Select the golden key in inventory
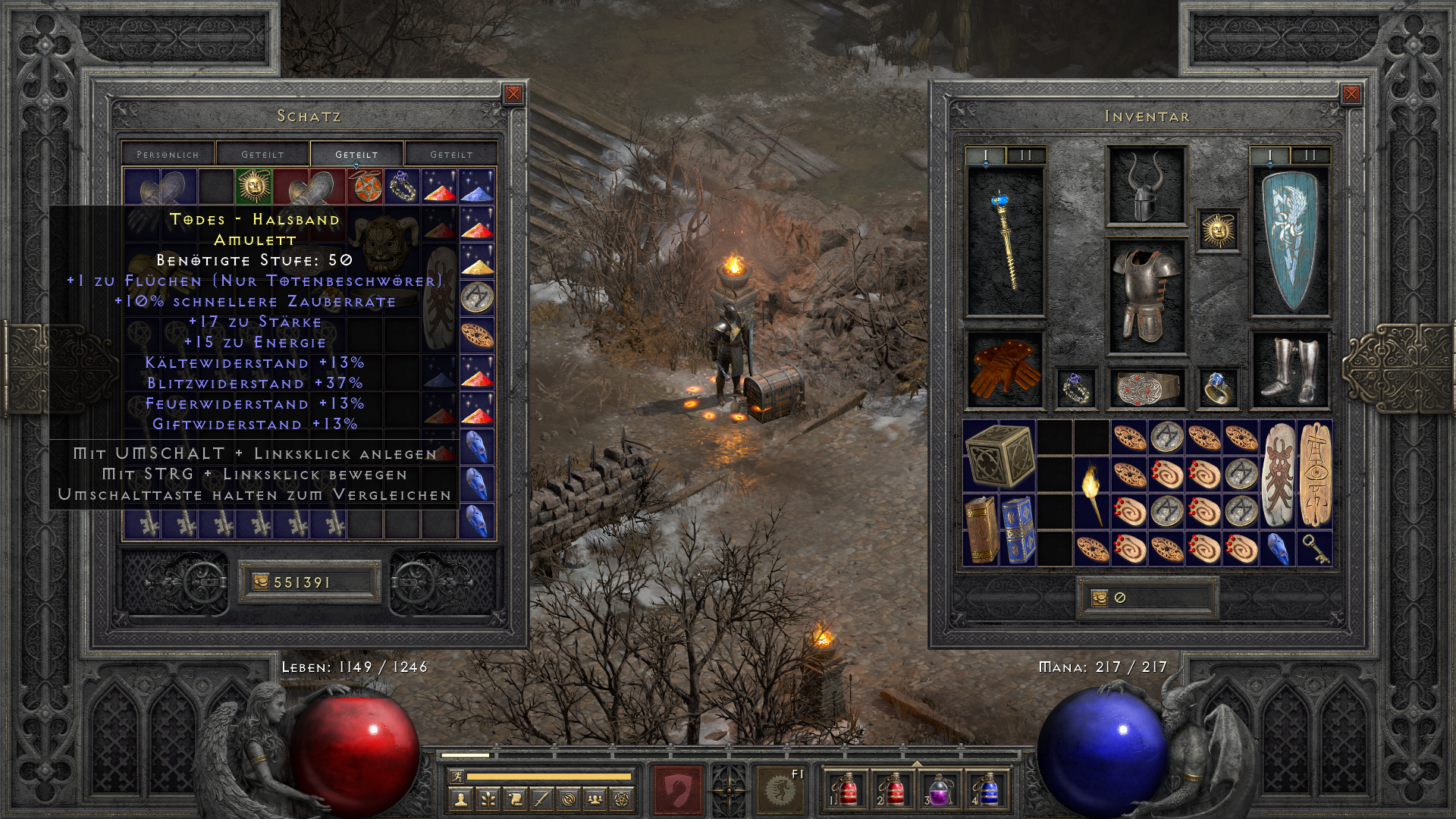Image resolution: width=1456 pixels, height=819 pixels. (x=1315, y=548)
